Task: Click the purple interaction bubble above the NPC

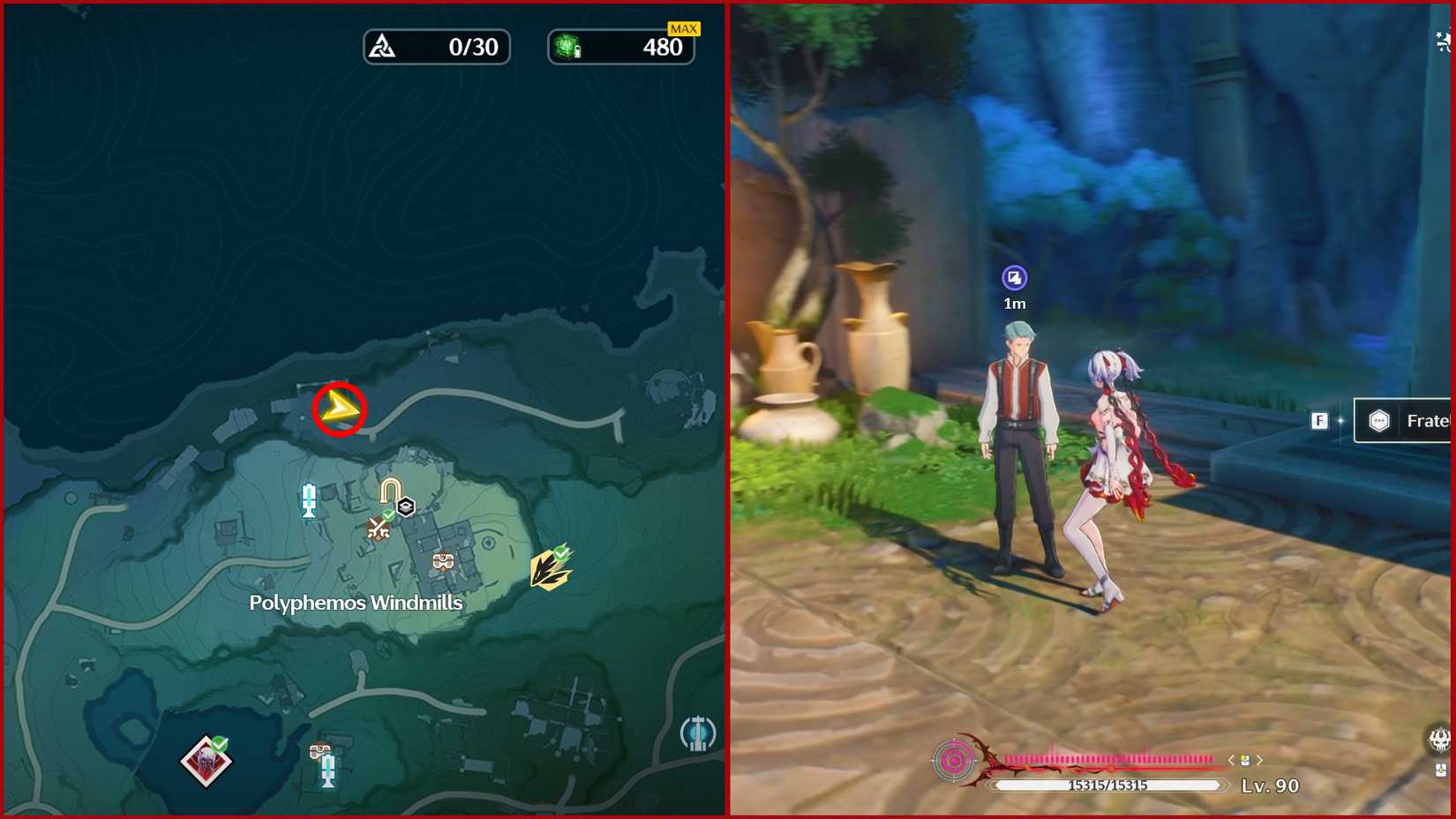Action: pos(1016,279)
